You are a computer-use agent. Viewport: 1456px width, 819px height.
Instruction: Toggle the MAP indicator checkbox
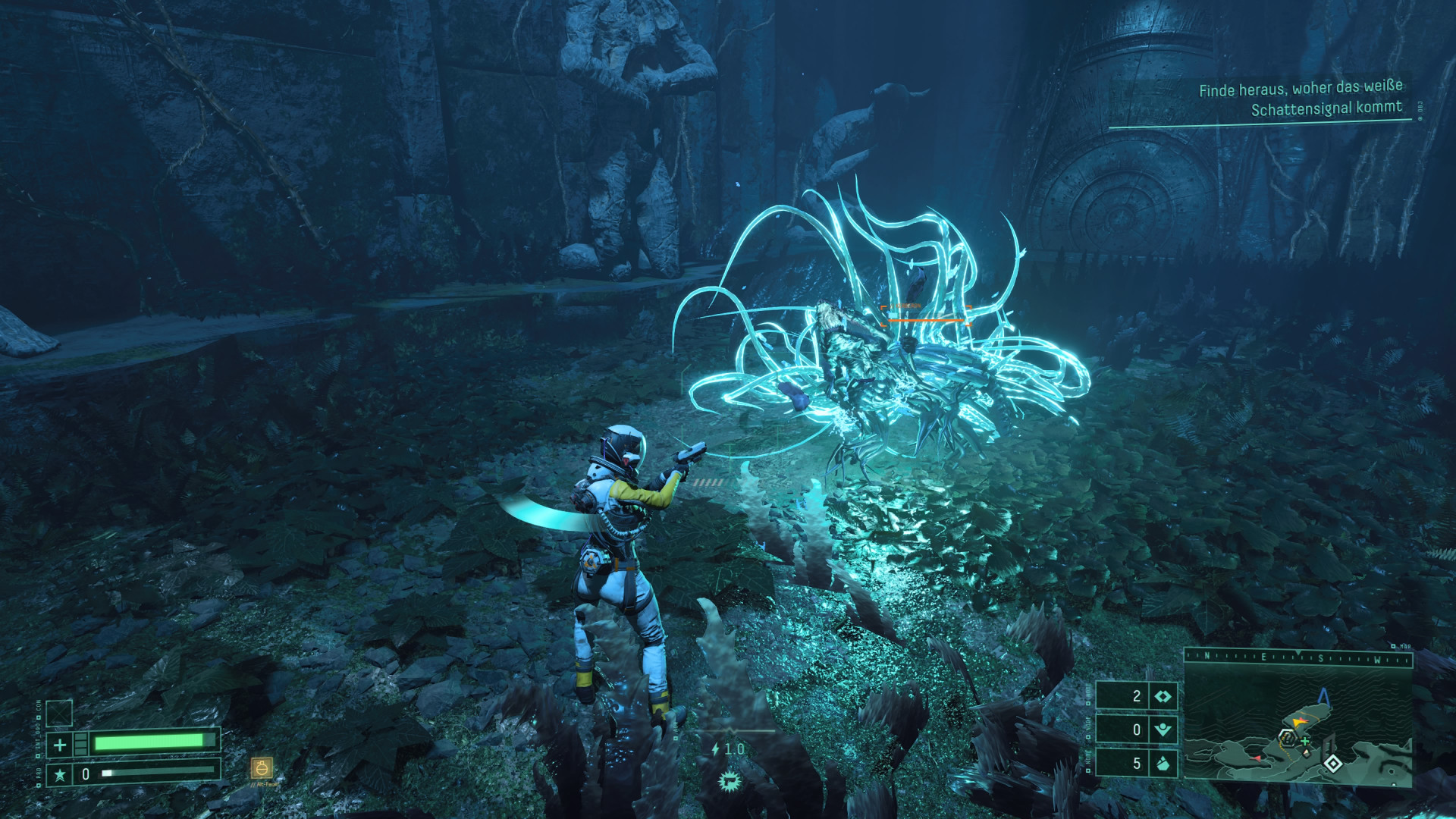click(x=1394, y=647)
